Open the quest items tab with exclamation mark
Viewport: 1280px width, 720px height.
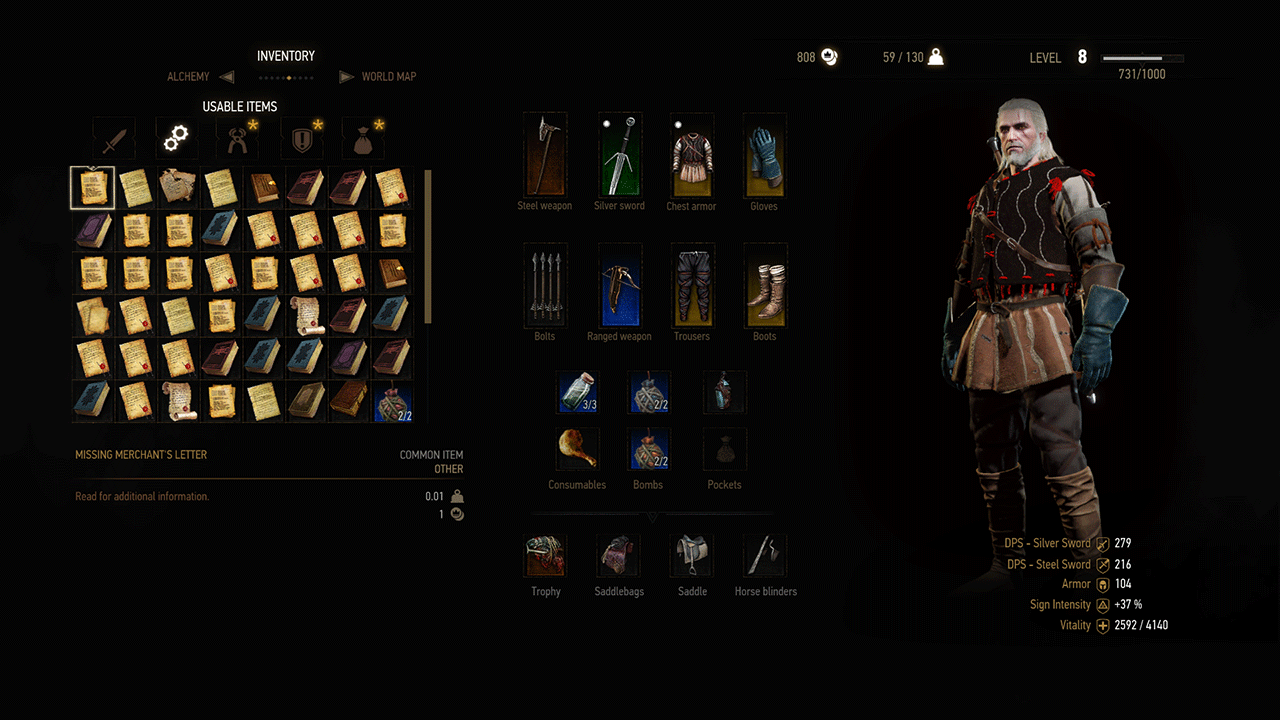coord(300,138)
